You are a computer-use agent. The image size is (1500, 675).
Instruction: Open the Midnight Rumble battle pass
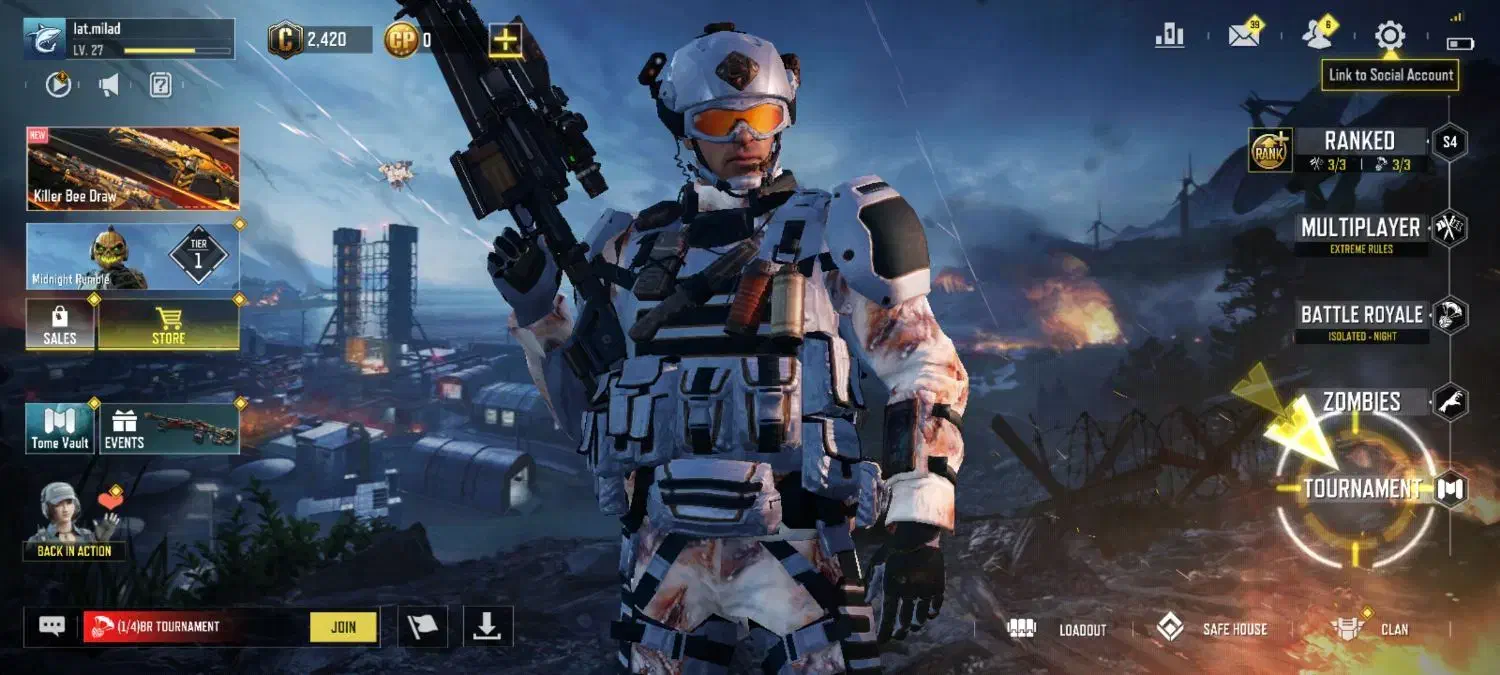tap(133, 257)
